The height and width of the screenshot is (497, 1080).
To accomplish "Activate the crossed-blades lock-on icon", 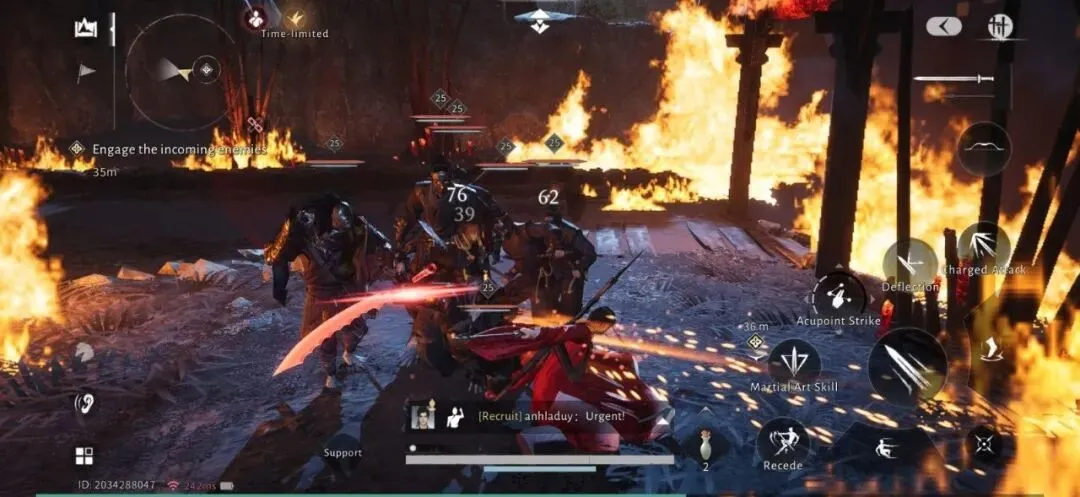I will click(x=985, y=443).
